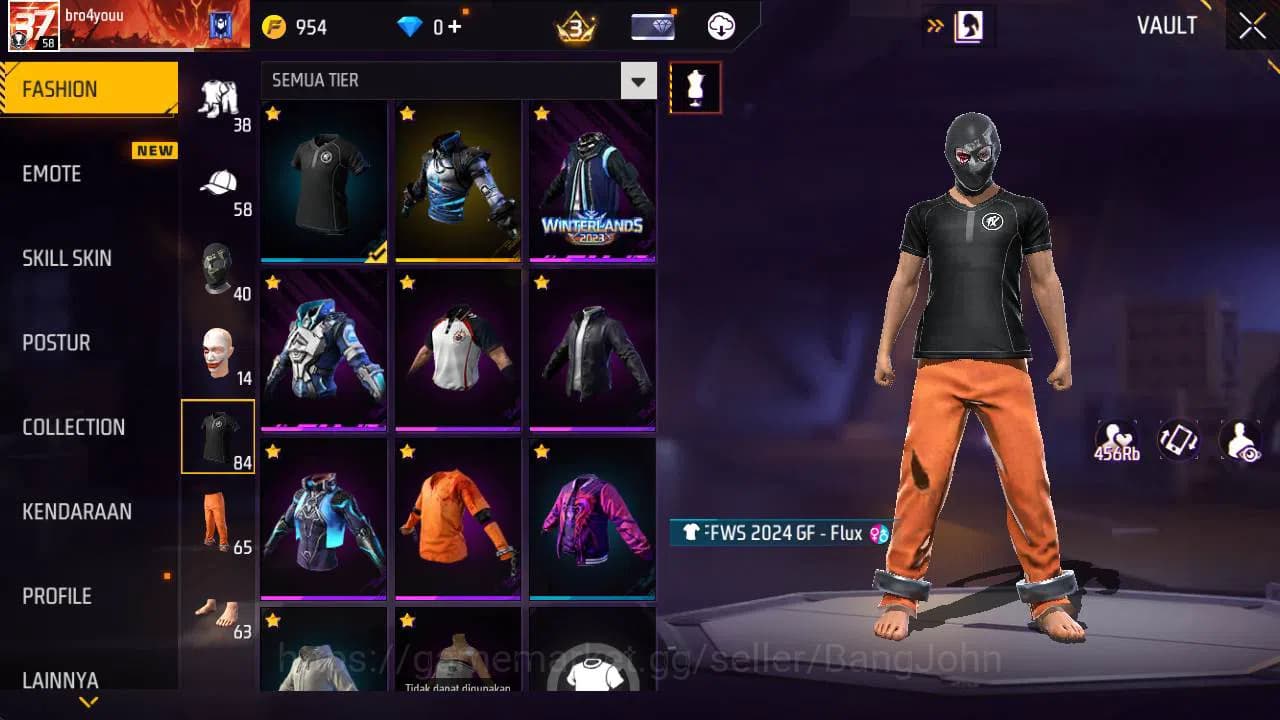Click the cloud download icon in top bar
This screenshot has width=1280, height=720.
[721, 27]
